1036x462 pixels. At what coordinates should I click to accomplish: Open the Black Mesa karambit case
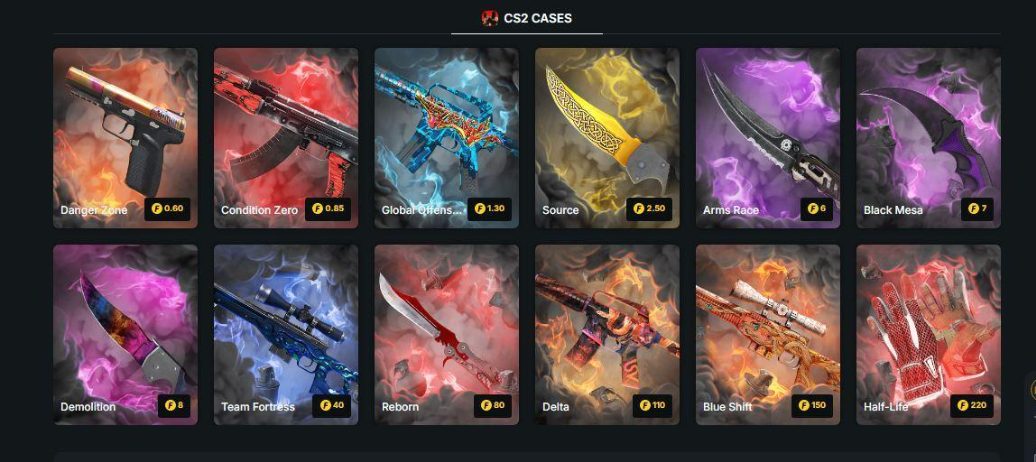[928, 138]
